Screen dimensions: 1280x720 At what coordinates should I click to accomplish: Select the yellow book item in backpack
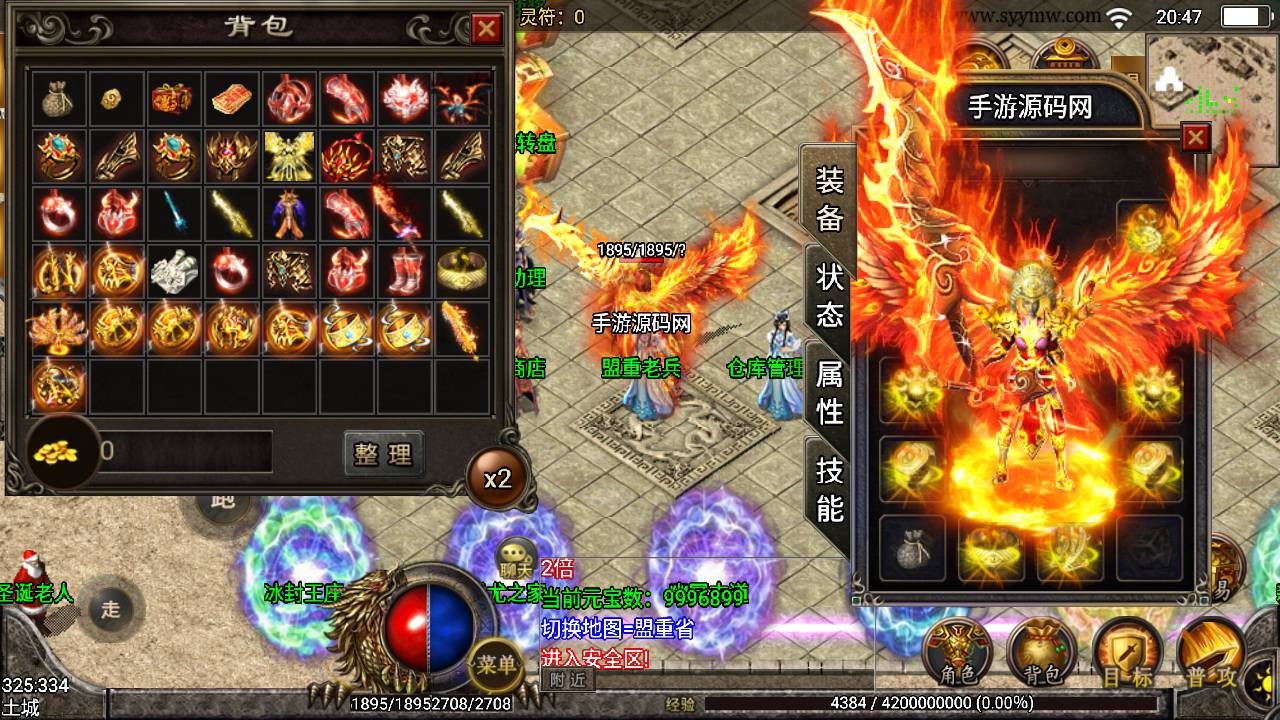233,99
